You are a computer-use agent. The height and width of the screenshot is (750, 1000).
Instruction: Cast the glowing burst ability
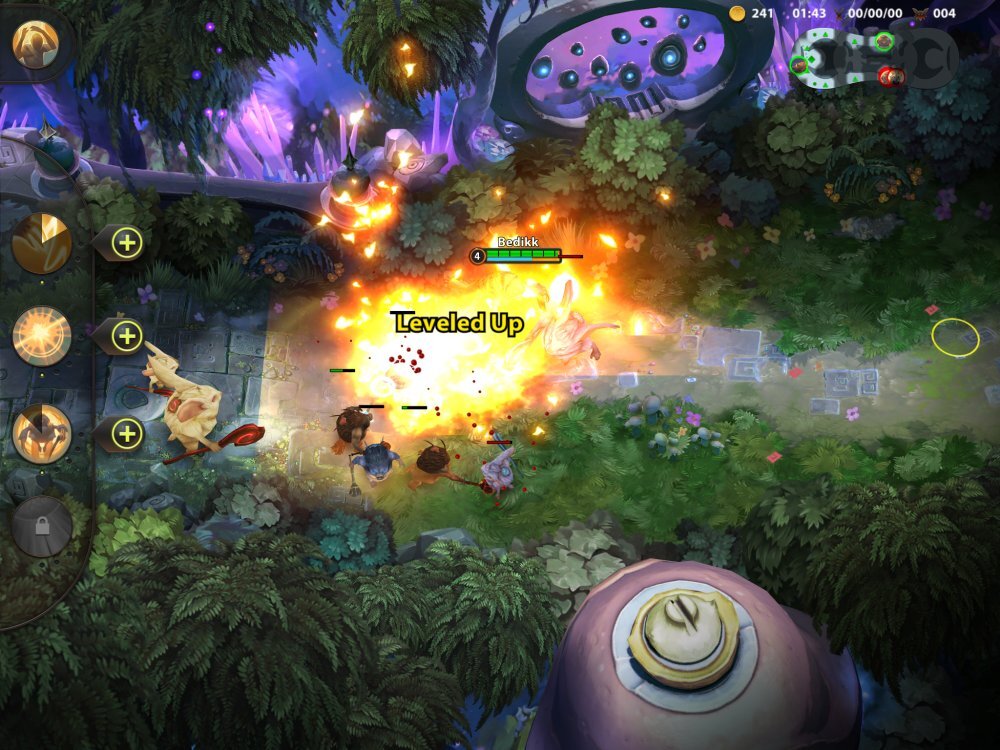coord(42,336)
